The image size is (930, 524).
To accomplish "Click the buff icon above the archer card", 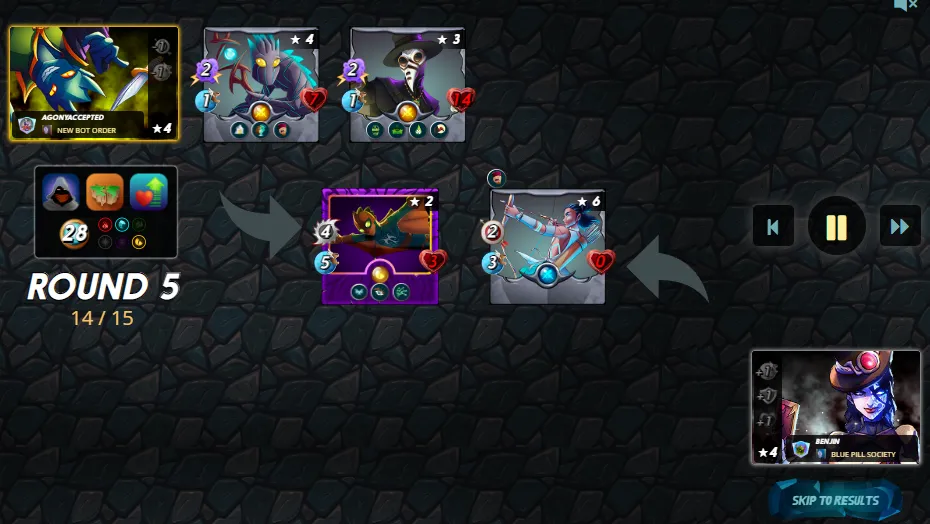I will pyautogui.click(x=497, y=178).
